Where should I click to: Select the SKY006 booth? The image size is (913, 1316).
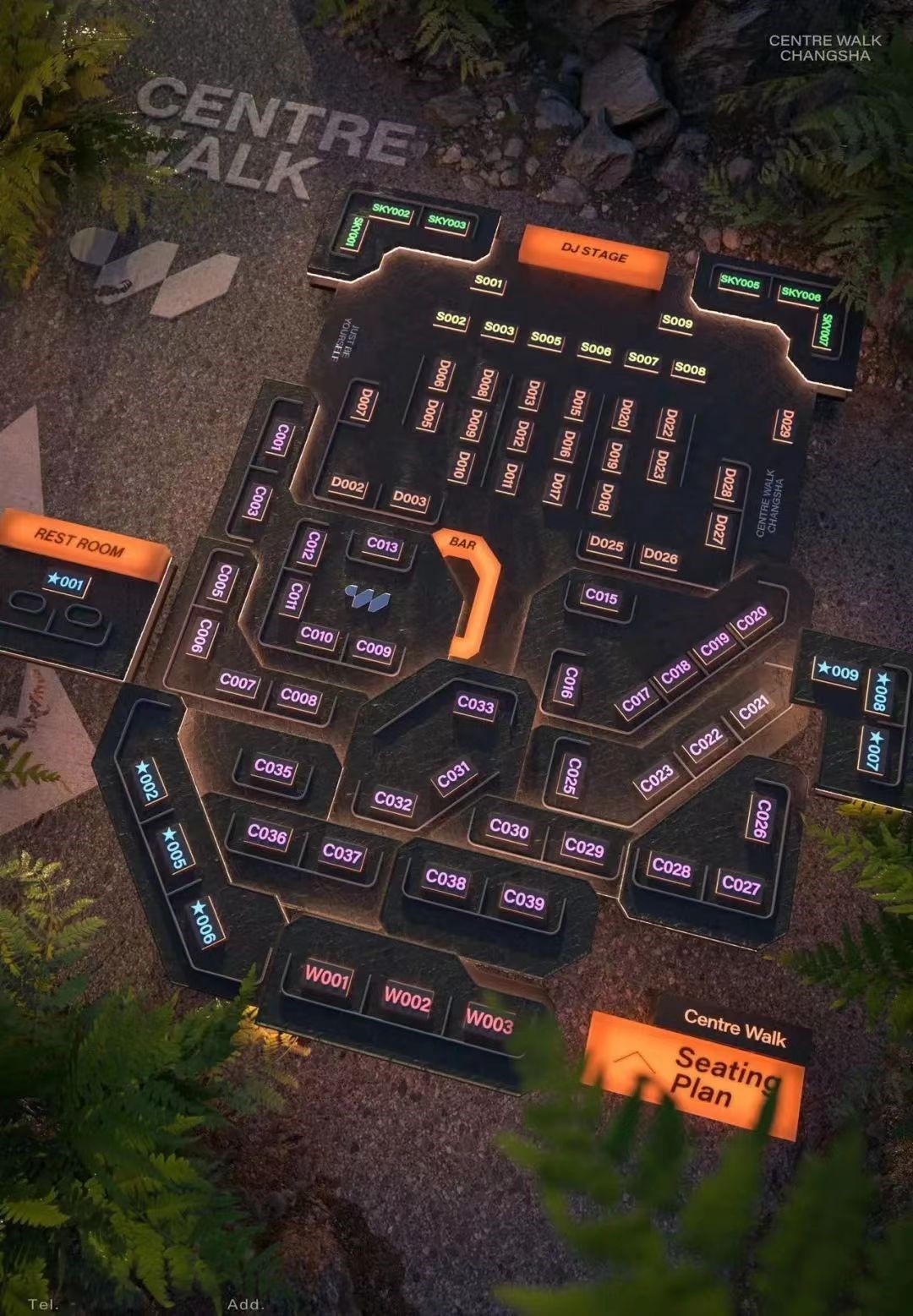point(800,294)
